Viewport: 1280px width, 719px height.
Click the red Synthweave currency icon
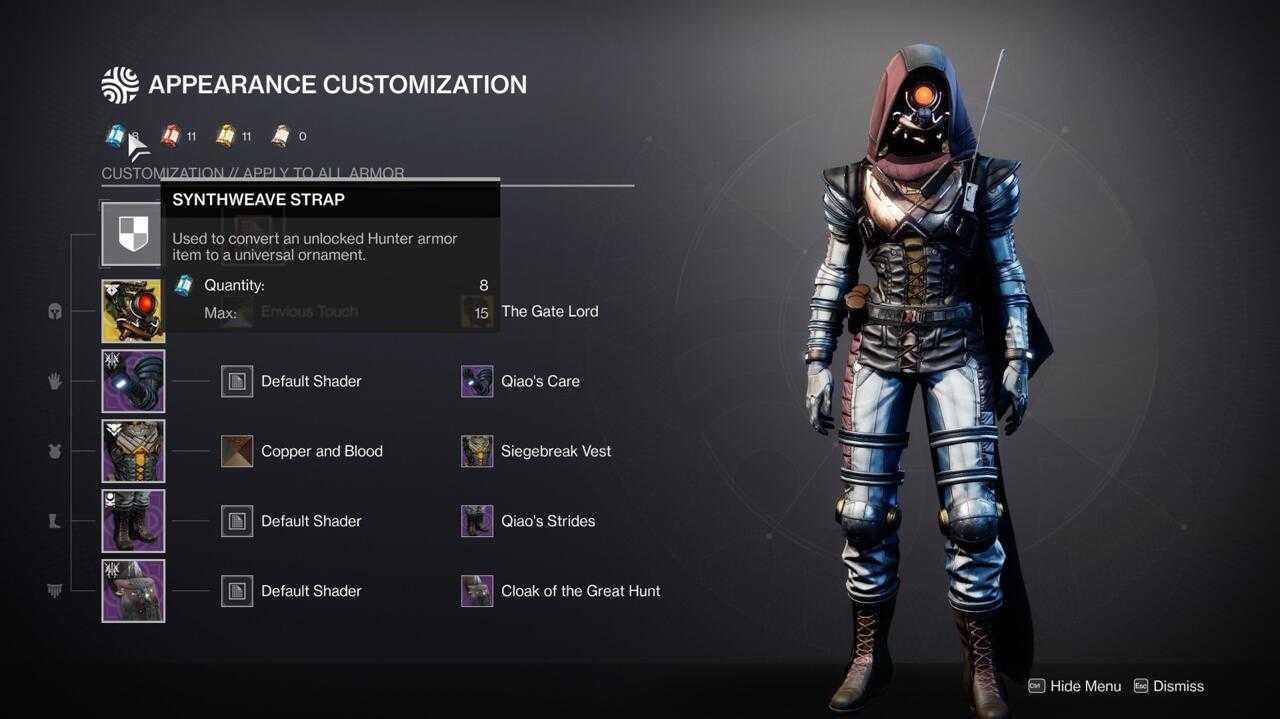(x=171, y=136)
